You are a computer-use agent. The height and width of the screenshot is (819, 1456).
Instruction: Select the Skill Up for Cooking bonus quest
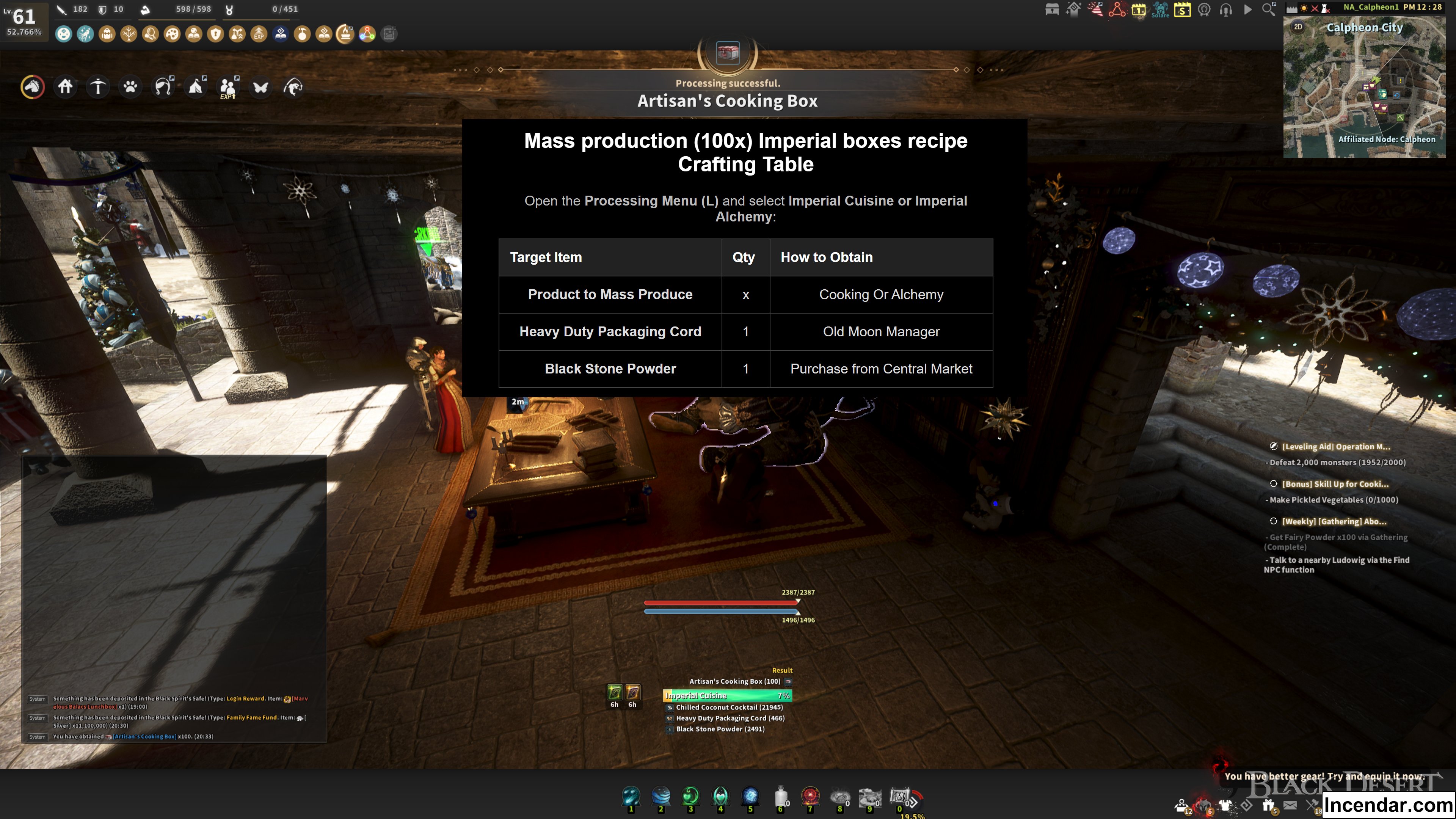coord(1335,484)
